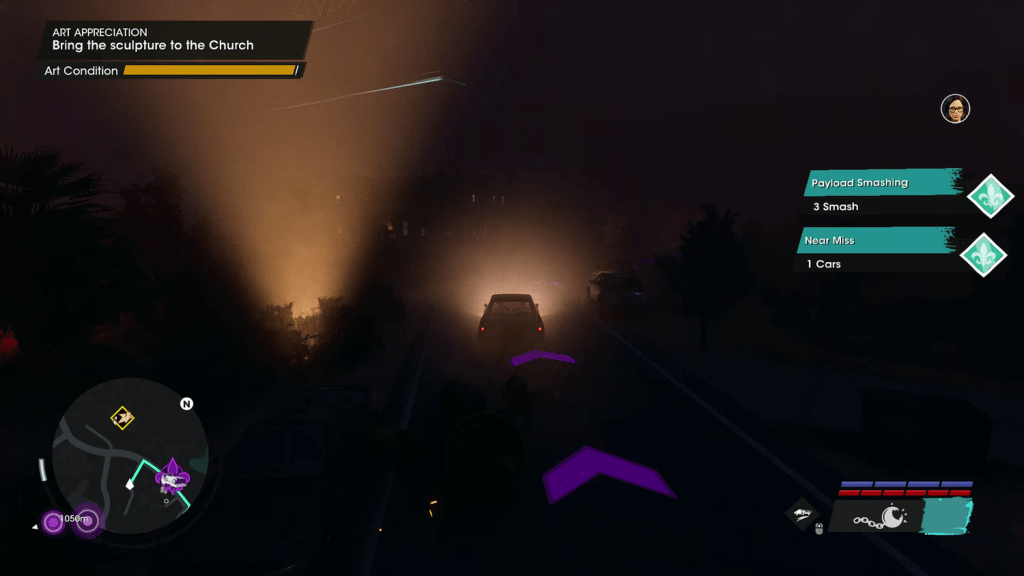The width and height of the screenshot is (1024, 576).
Task: Open the Payload Smashing challenge banner
Action: point(881,194)
